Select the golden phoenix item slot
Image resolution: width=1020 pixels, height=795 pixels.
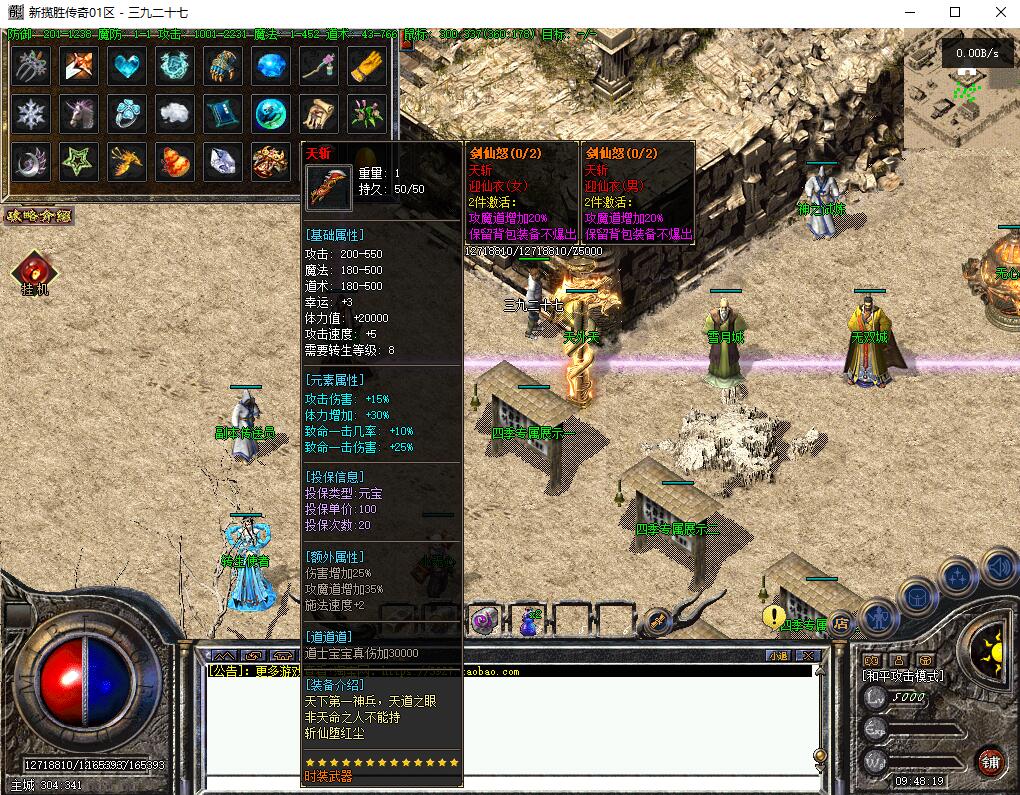pos(128,161)
